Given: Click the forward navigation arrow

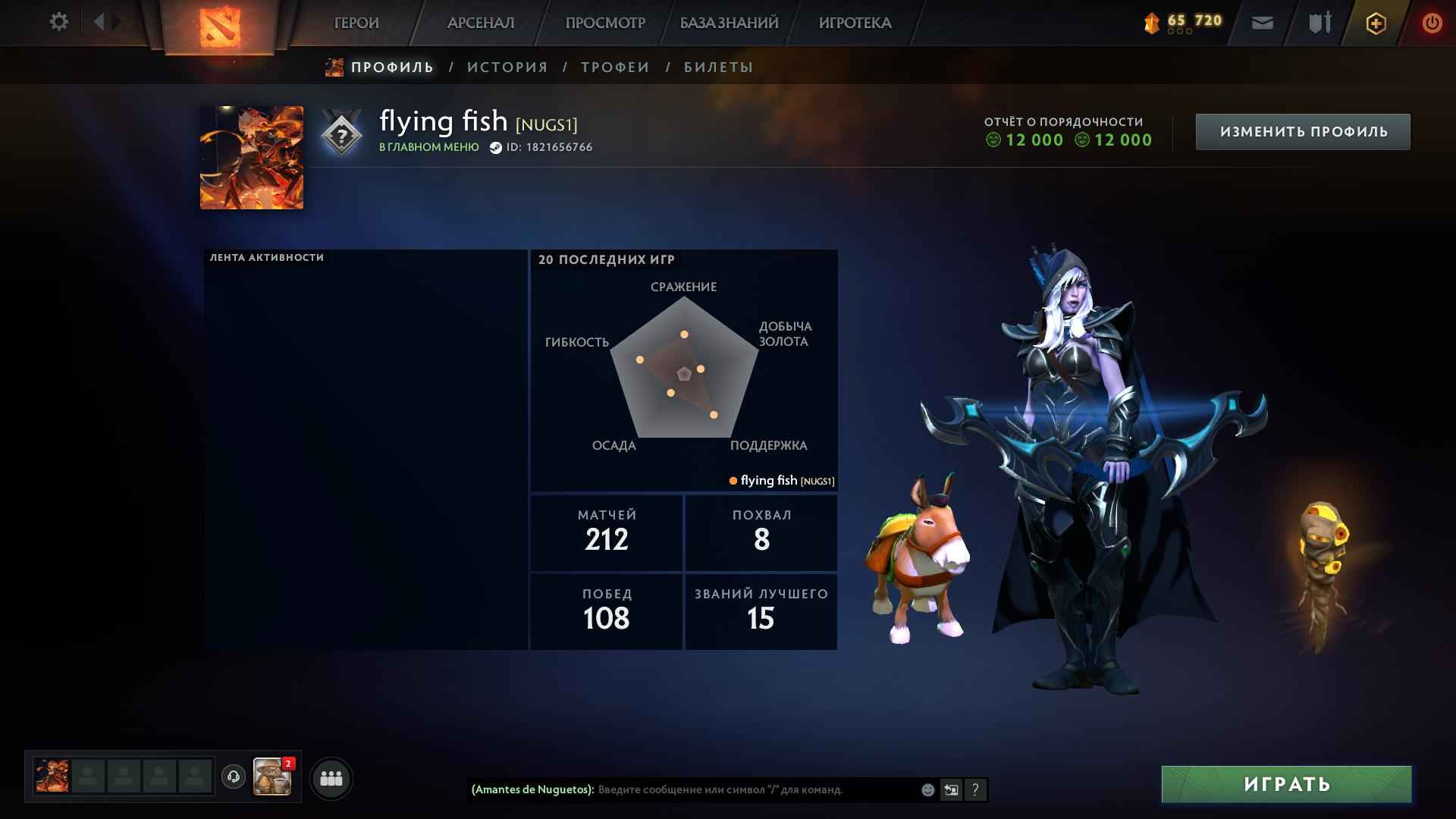Looking at the screenshot, I should pos(114,22).
